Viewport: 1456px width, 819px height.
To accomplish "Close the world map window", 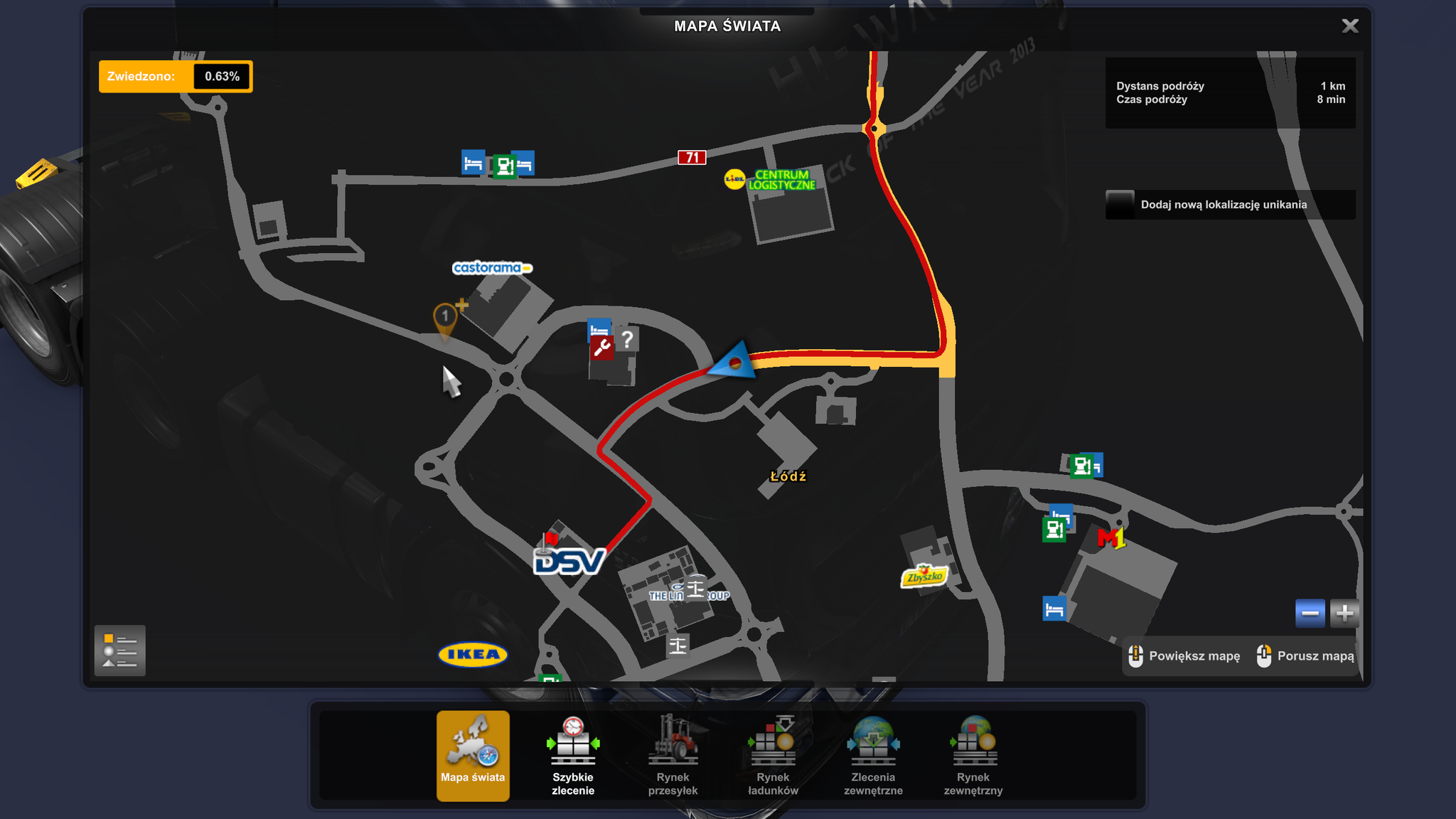I will pos(1349,26).
